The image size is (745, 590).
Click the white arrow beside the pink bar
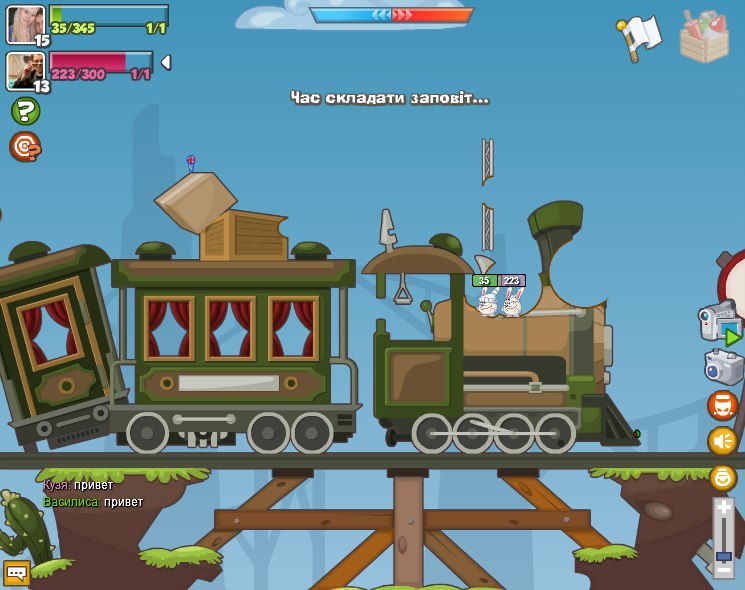[165, 62]
